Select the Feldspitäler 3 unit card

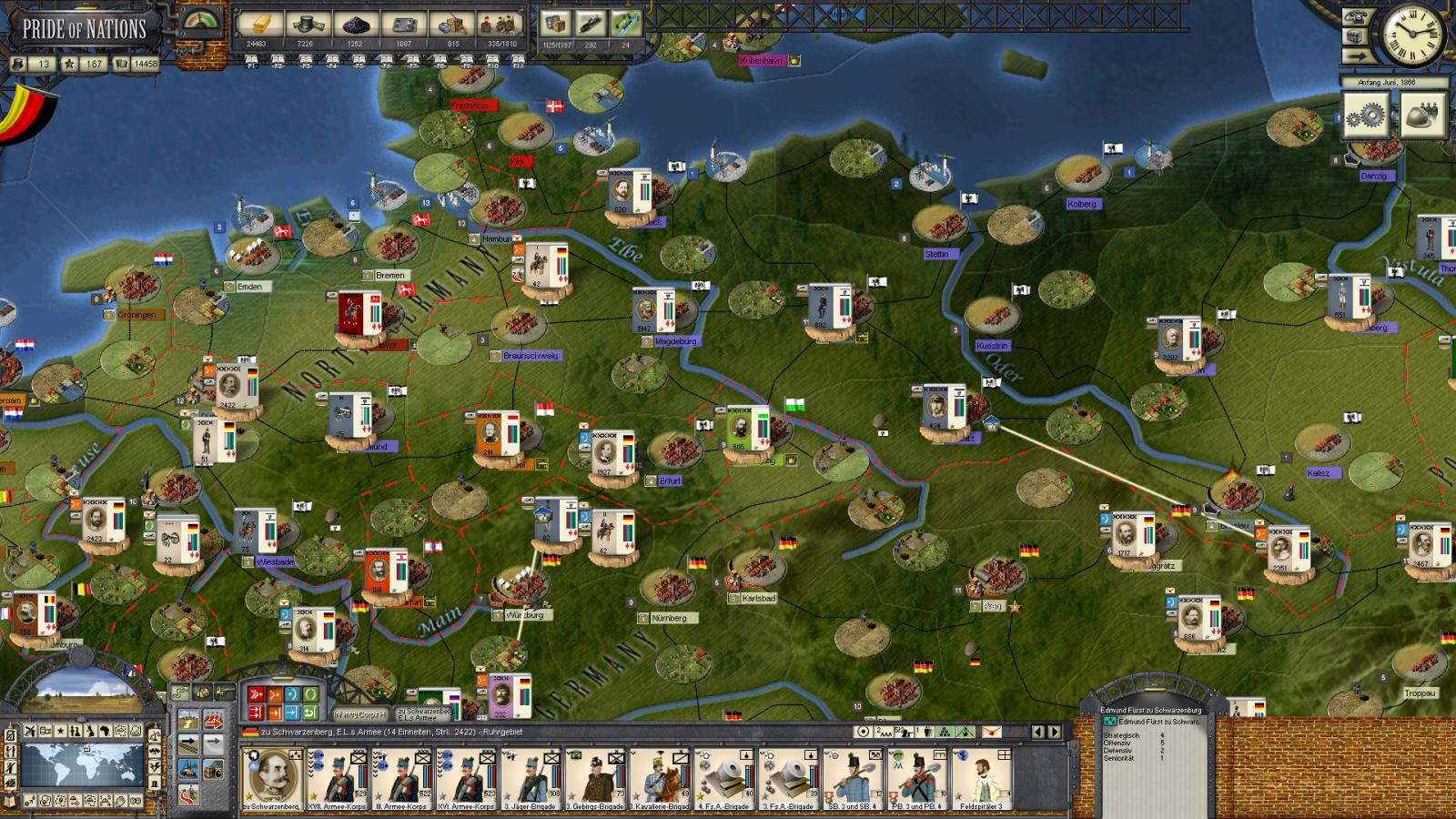tap(983, 778)
